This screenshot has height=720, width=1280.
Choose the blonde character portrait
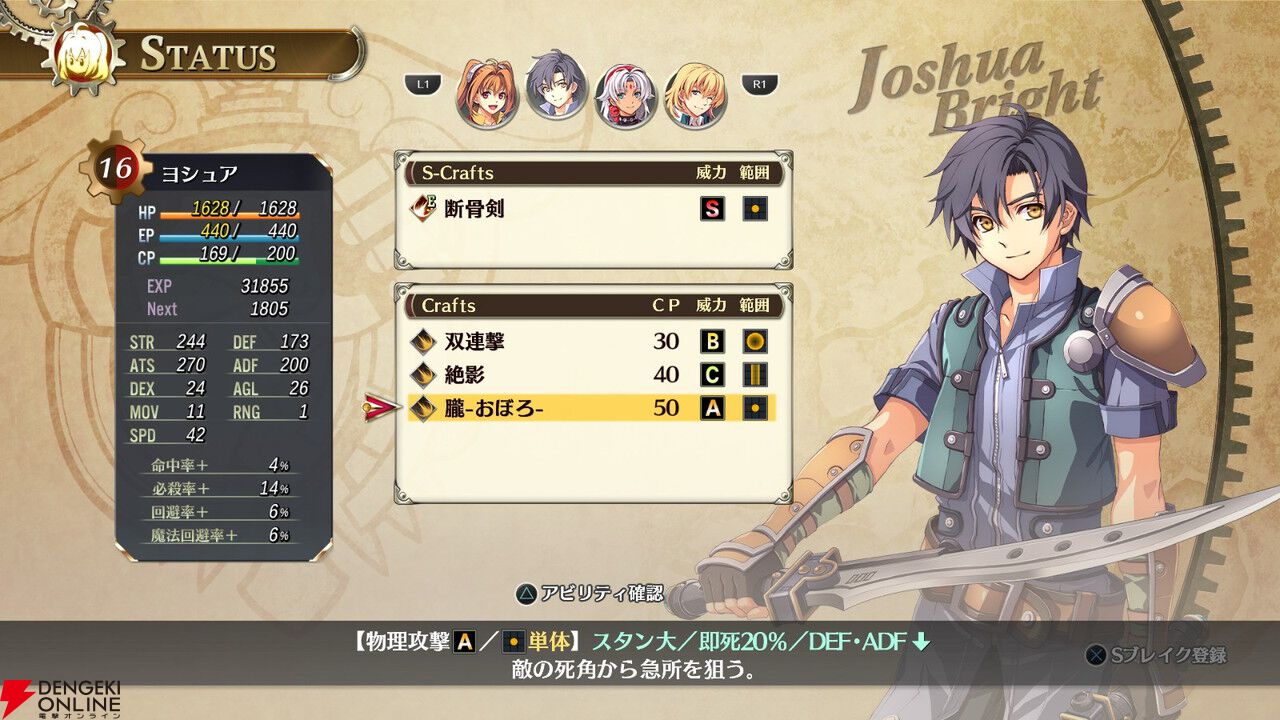click(695, 94)
